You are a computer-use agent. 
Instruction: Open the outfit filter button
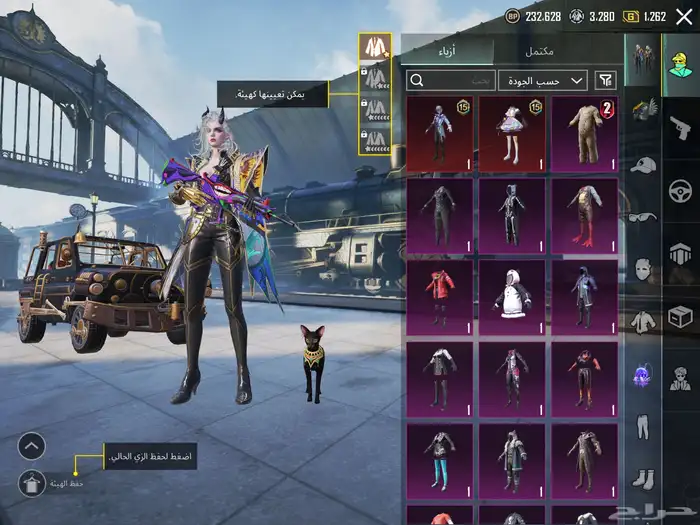pos(605,80)
